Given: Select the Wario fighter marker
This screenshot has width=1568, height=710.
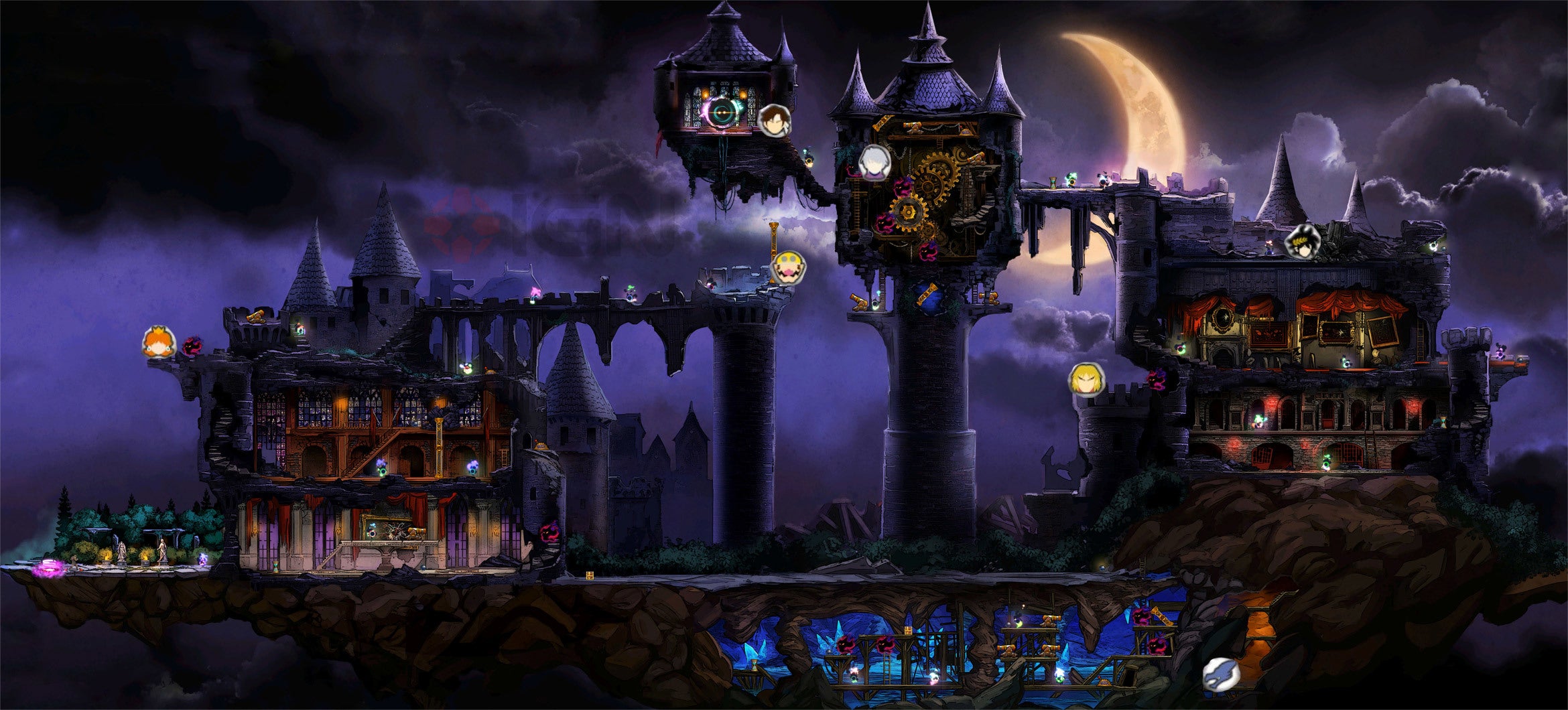Looking at the screenshot, I should (789, 268).
